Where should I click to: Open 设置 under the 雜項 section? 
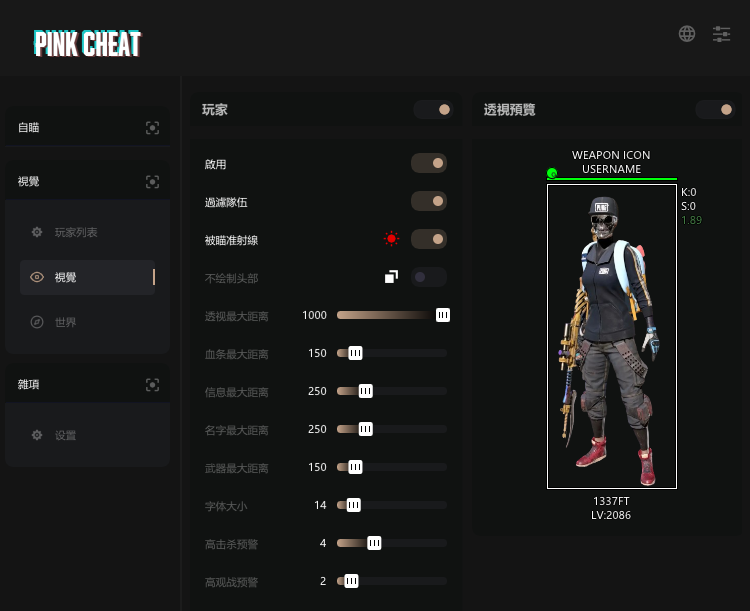[x=66, y=435]
